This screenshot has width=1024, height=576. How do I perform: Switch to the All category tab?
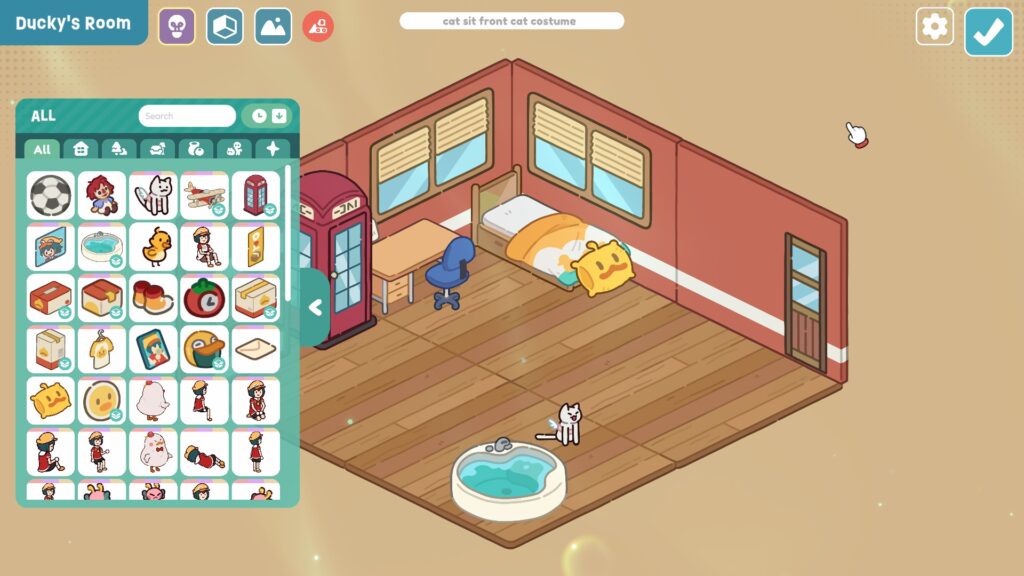point(42,149)
